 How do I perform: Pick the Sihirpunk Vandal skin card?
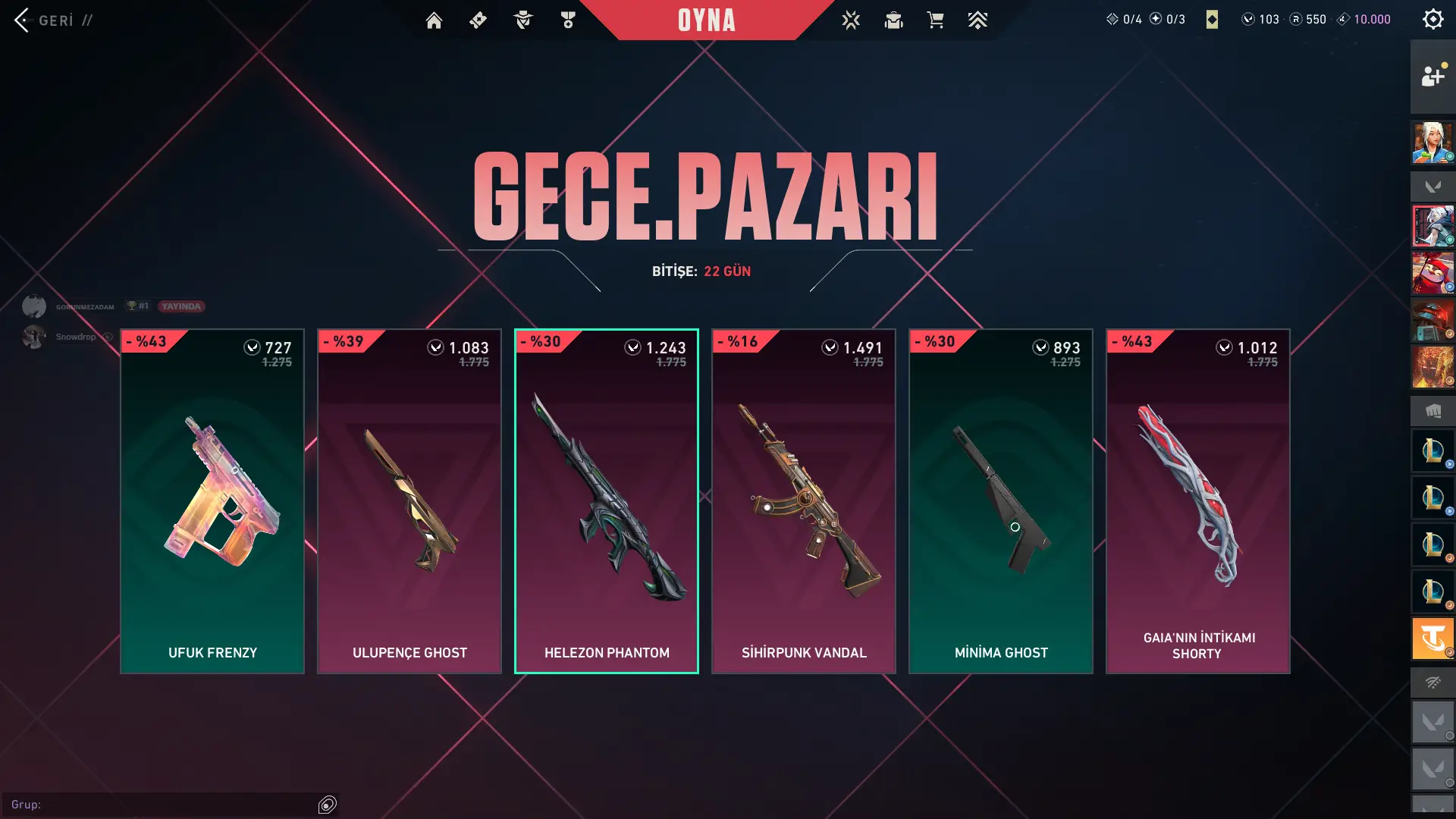click(804, 500)
